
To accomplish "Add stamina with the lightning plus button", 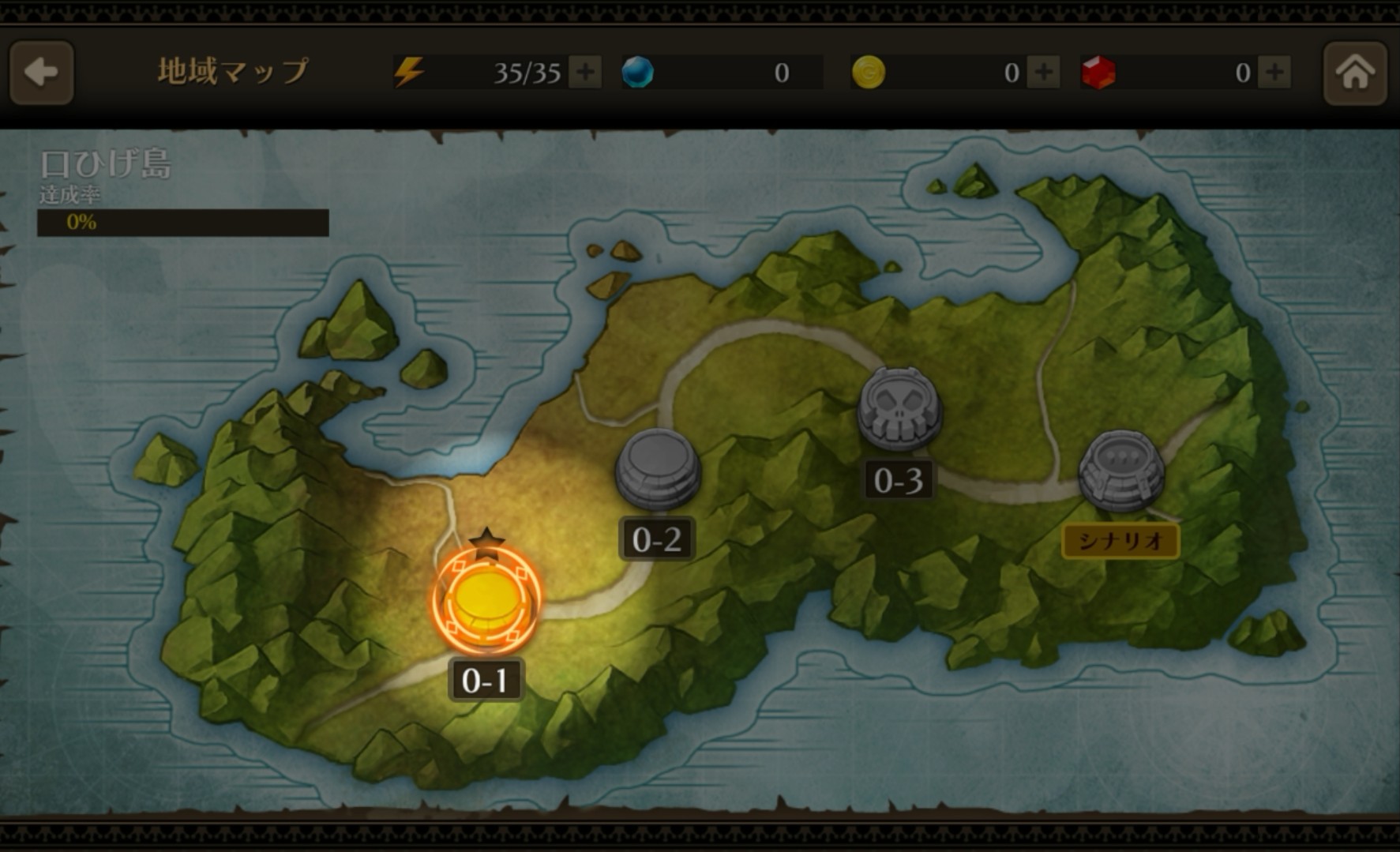I will (x=585, y=73).
